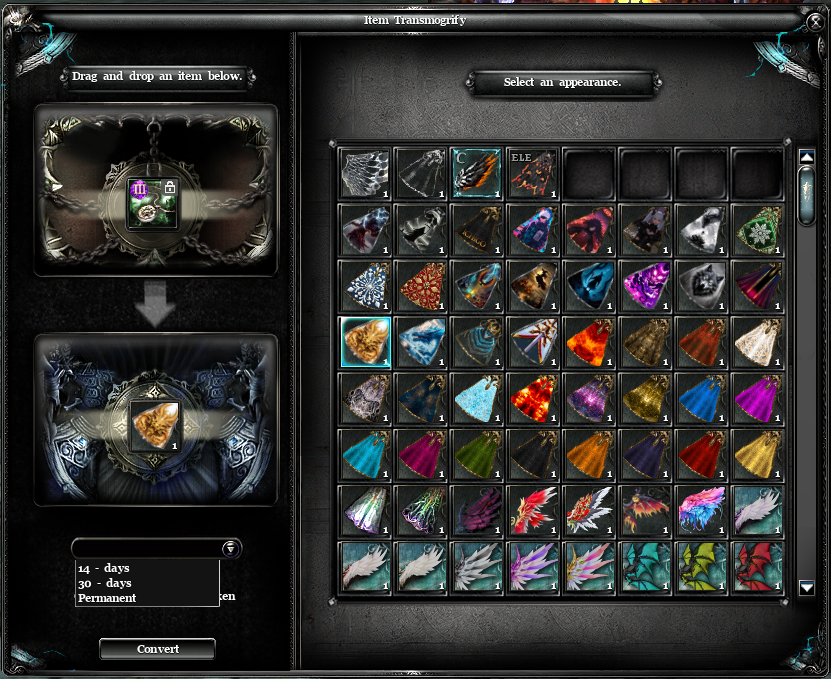This screenshot has width=831, height=679.
Task: Choose the olive green cape appearance
Action: 476,455
